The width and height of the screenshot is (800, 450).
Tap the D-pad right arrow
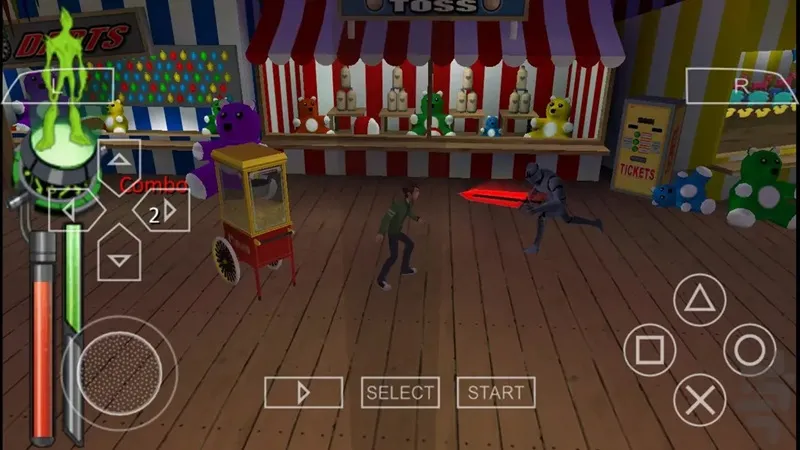tap(168, 211)
